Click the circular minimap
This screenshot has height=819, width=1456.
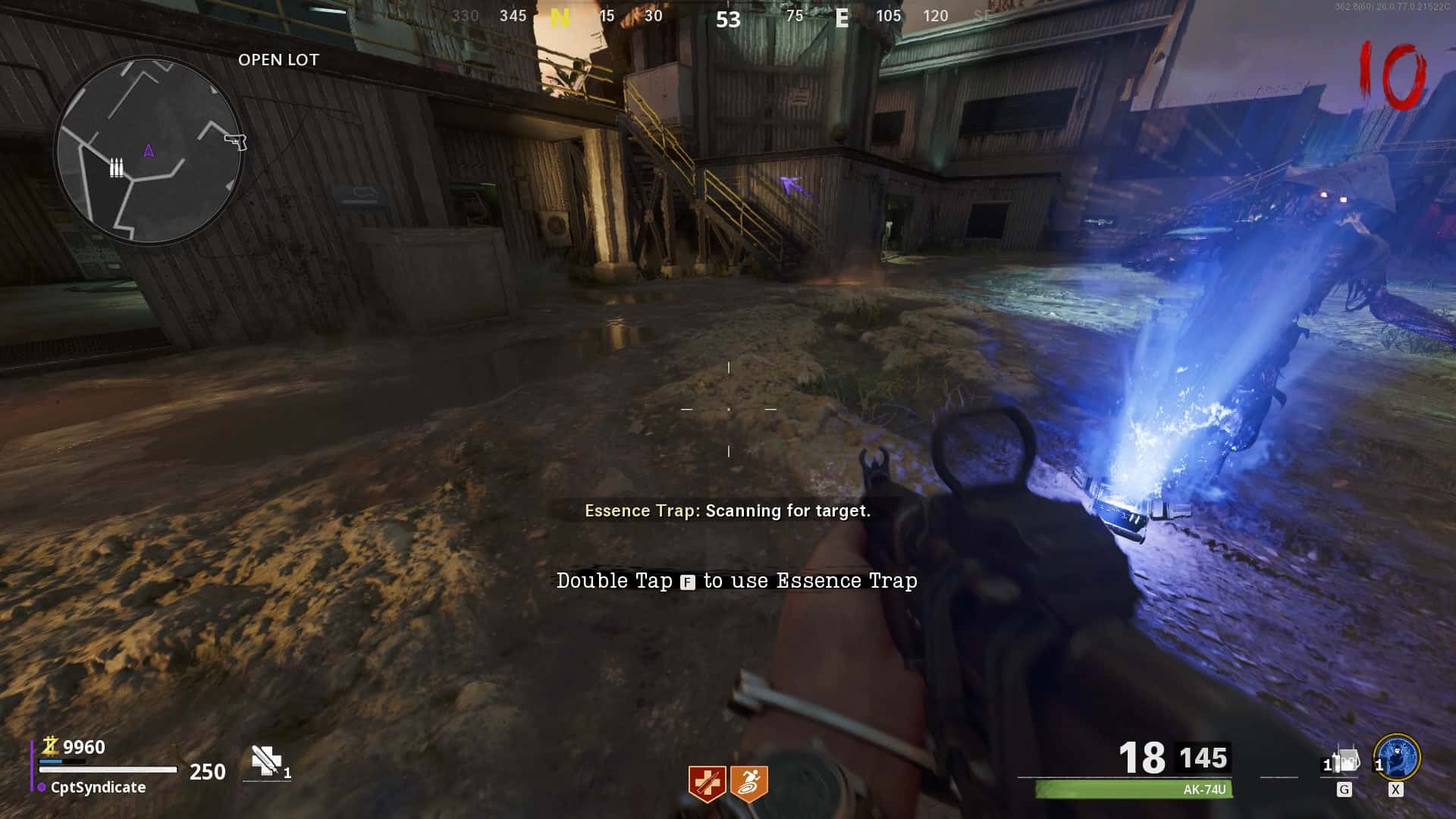[149, 150]
